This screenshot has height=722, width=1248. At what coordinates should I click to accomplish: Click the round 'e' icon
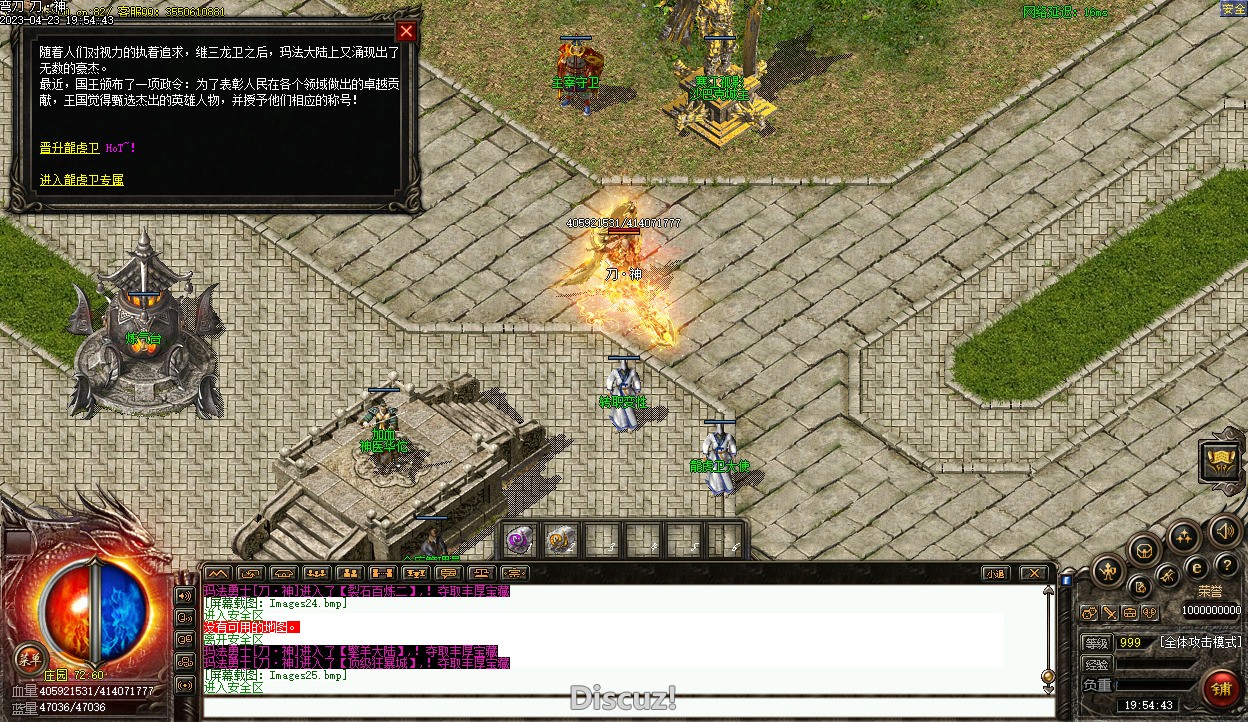(1196, 568)
